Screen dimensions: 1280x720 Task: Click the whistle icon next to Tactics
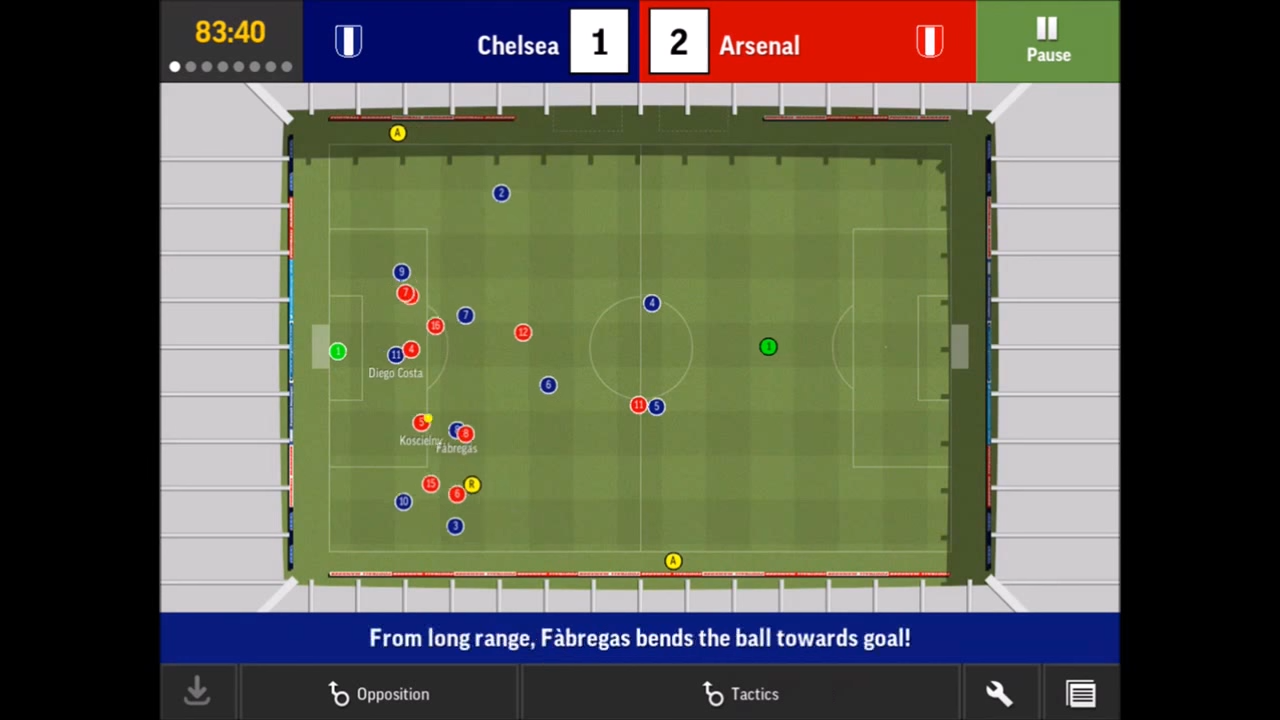[x=713, y=694]
